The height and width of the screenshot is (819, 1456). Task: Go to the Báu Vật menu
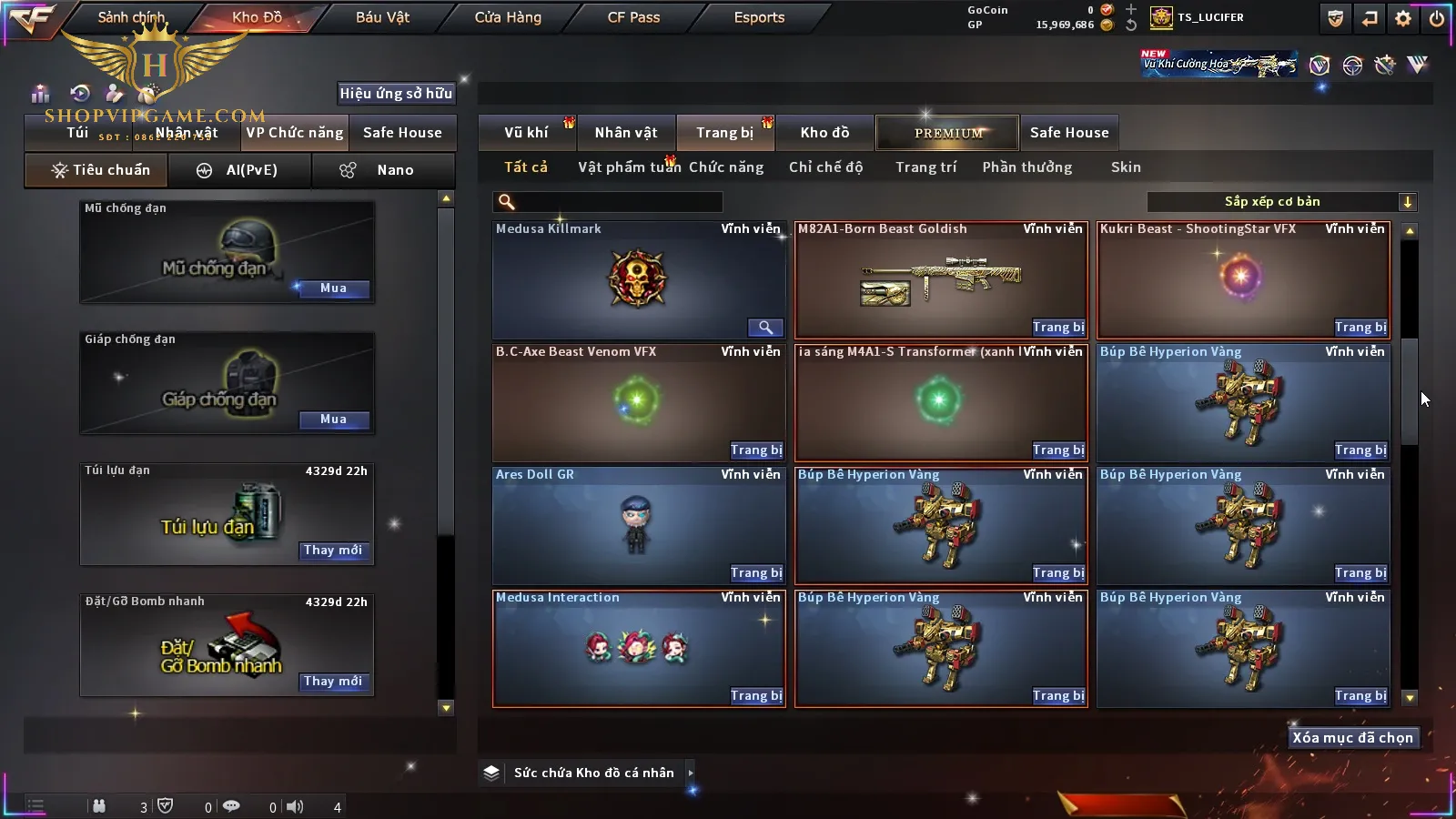tap(382, 17)
